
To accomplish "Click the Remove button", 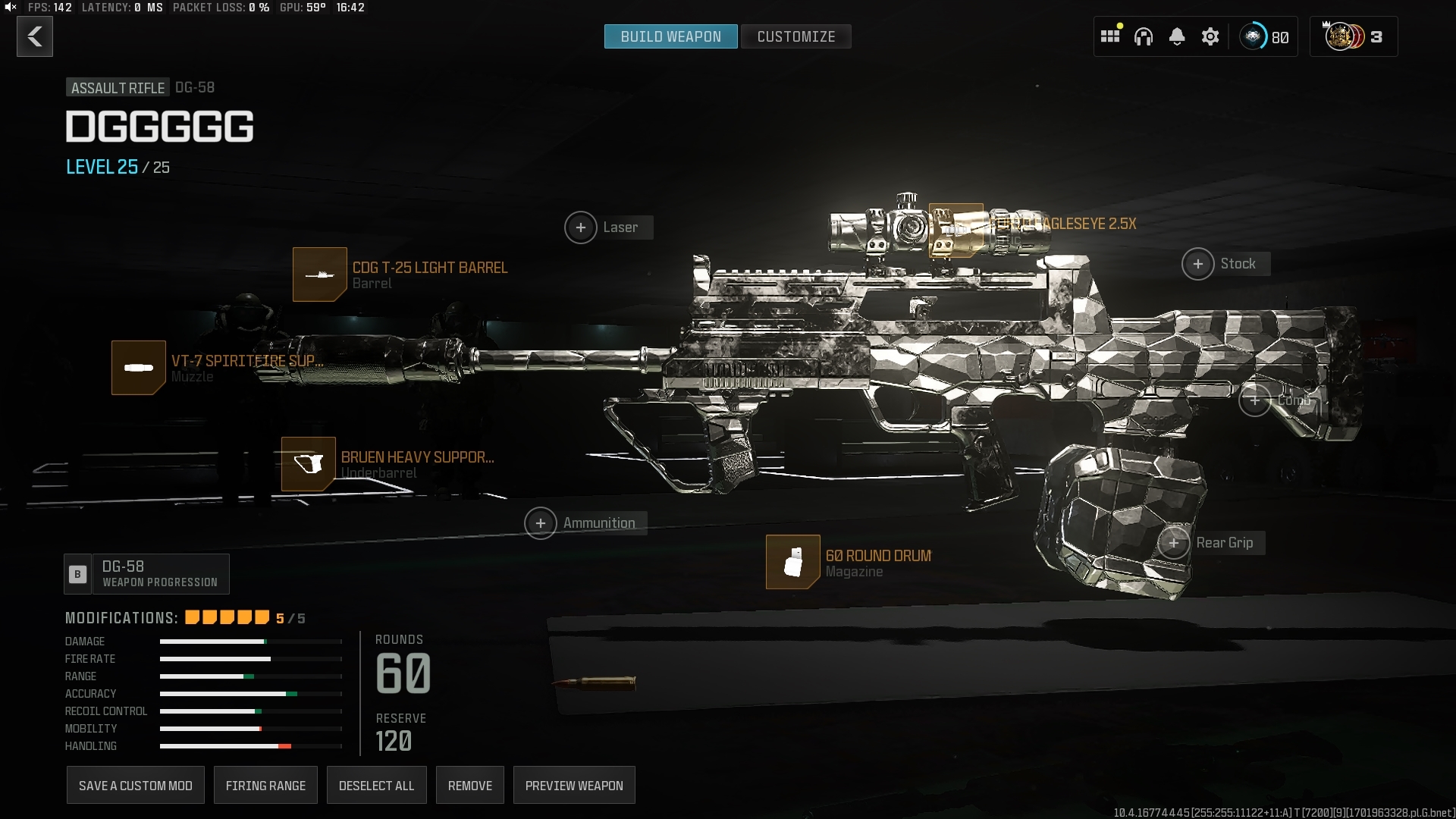I will pyautogui.click(x=470, y=786).
